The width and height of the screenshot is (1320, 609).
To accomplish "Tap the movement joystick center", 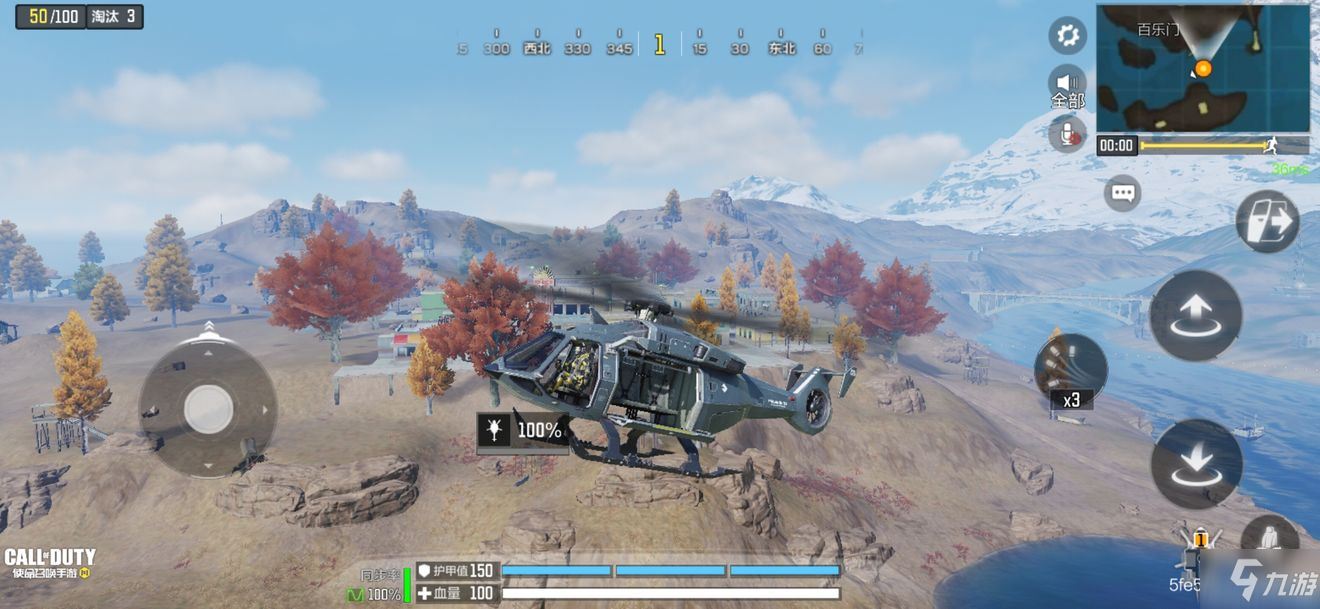I will 209,408.
